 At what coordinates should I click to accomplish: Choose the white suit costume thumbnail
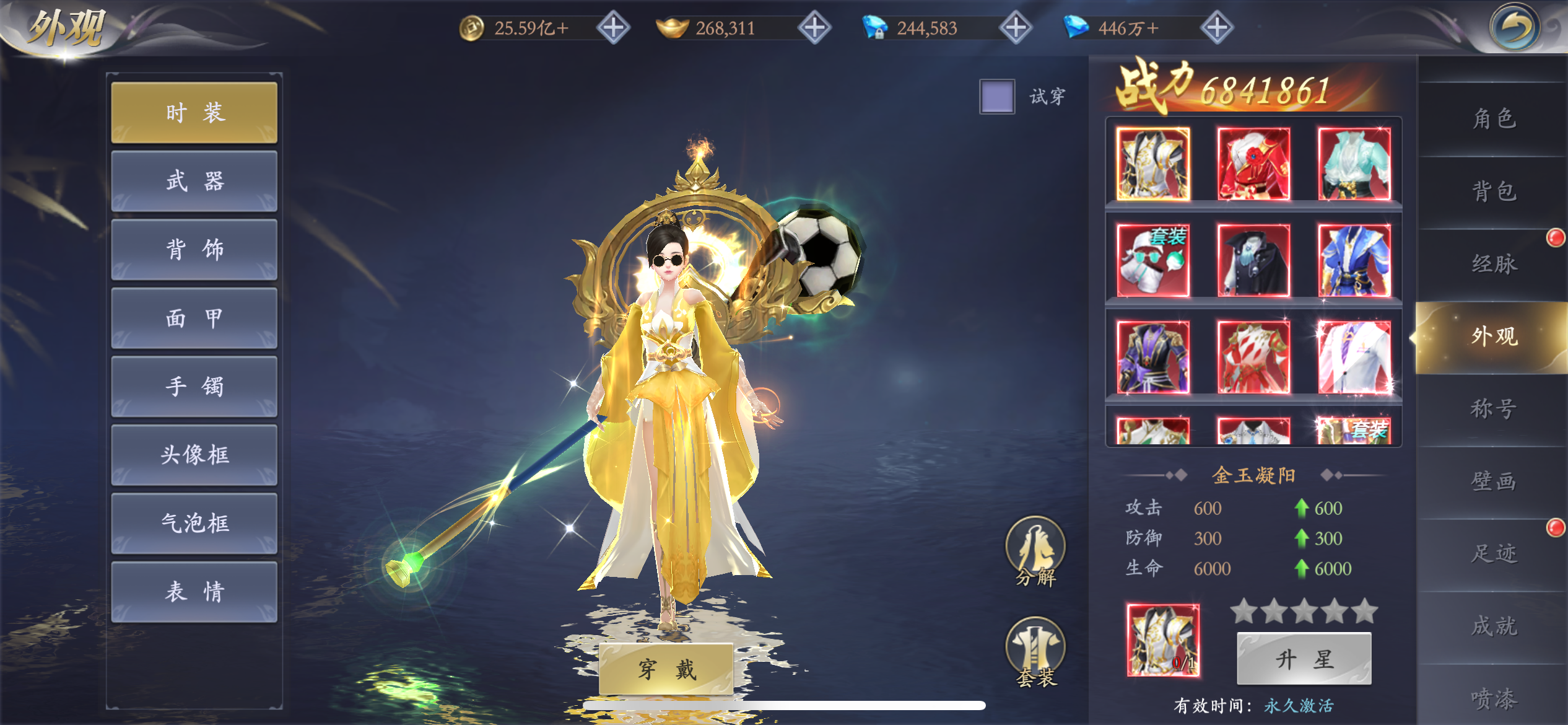pos(1354,357)
